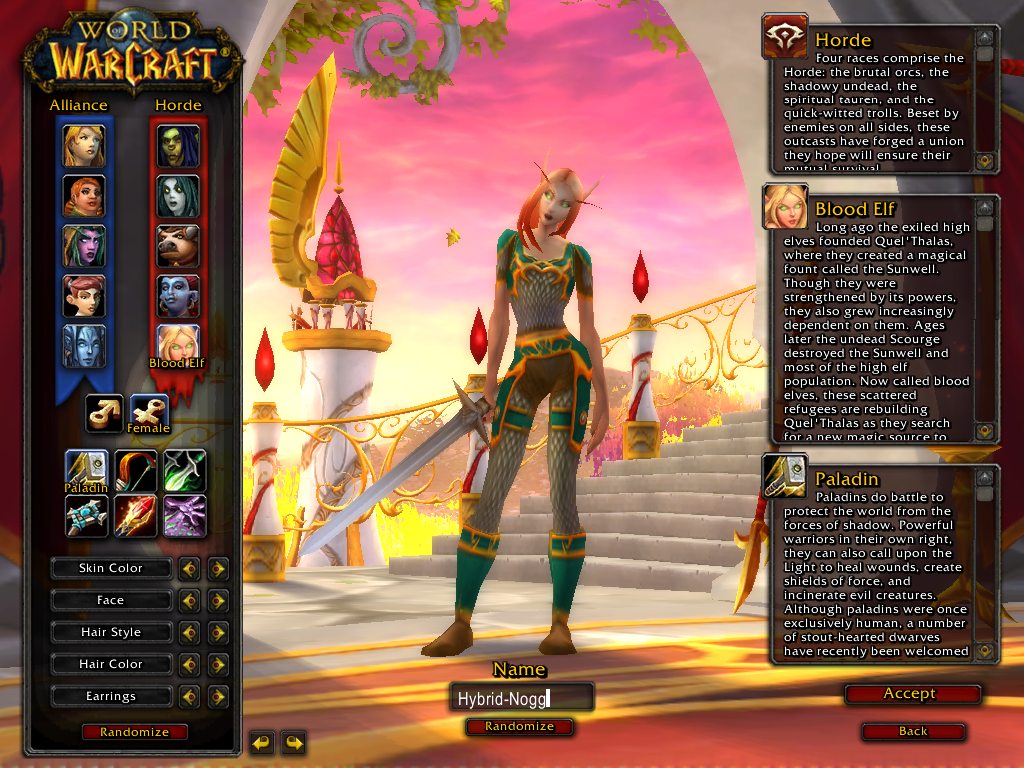Select the Undead race portrait

pos(178,196)
